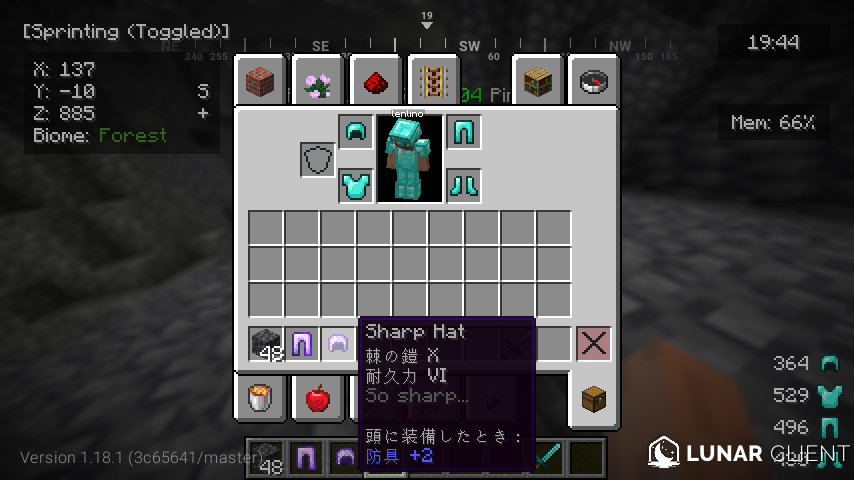Screen dimensions: 854x480
Task: Switch to the apple Foodstuffs tab
Action: 318,399
